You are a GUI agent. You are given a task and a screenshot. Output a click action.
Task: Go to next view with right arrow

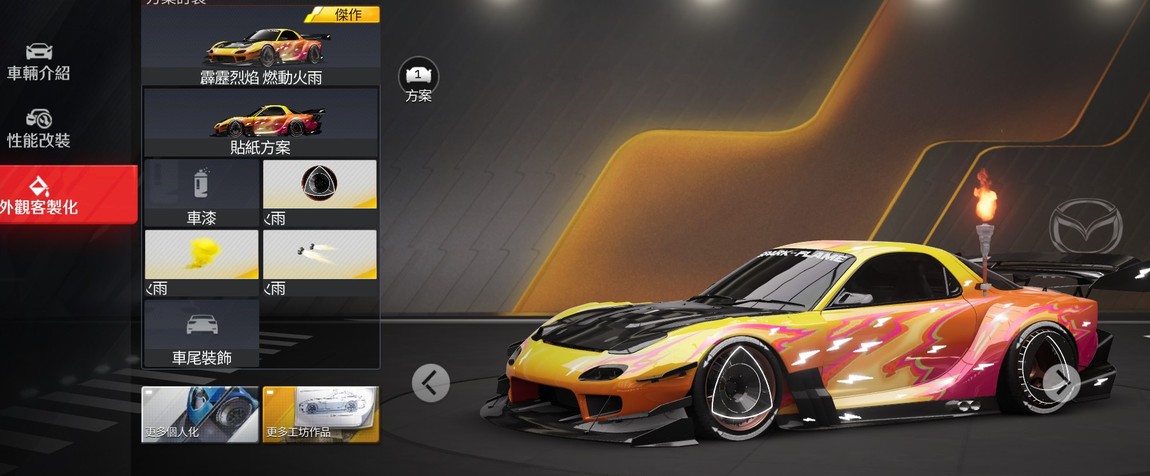1060,380
